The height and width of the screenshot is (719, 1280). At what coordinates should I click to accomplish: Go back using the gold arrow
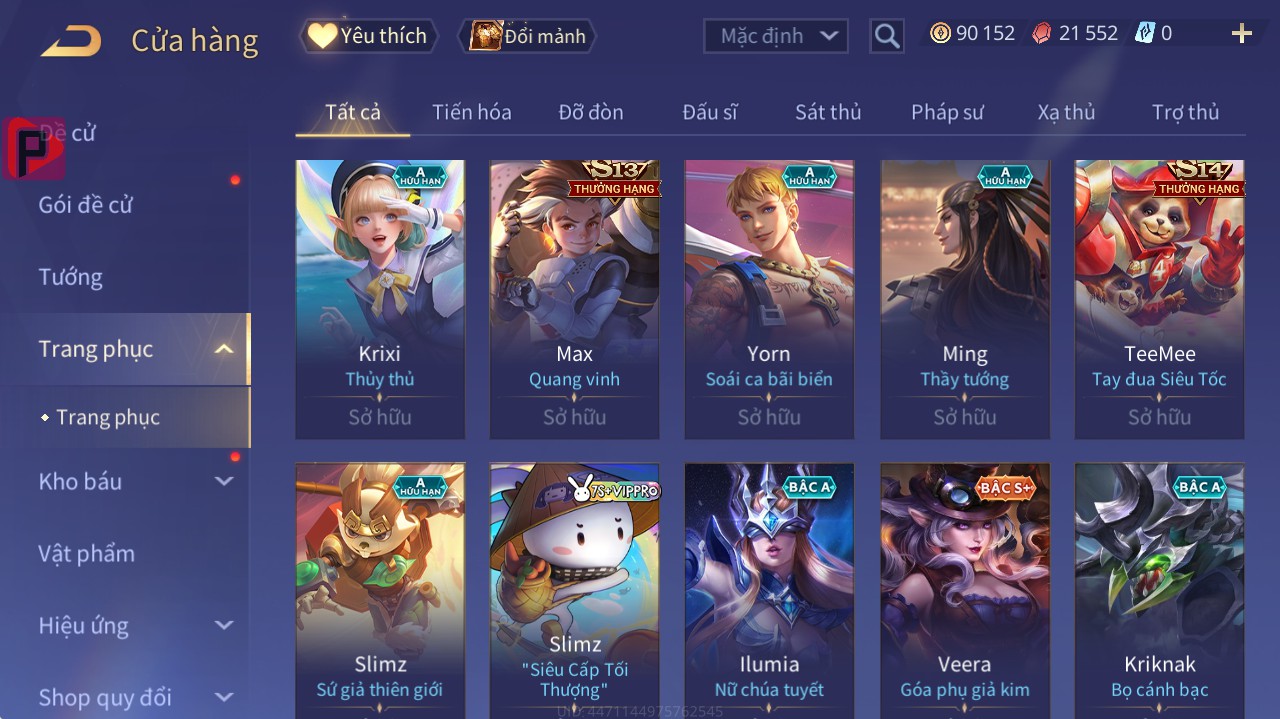71,40
